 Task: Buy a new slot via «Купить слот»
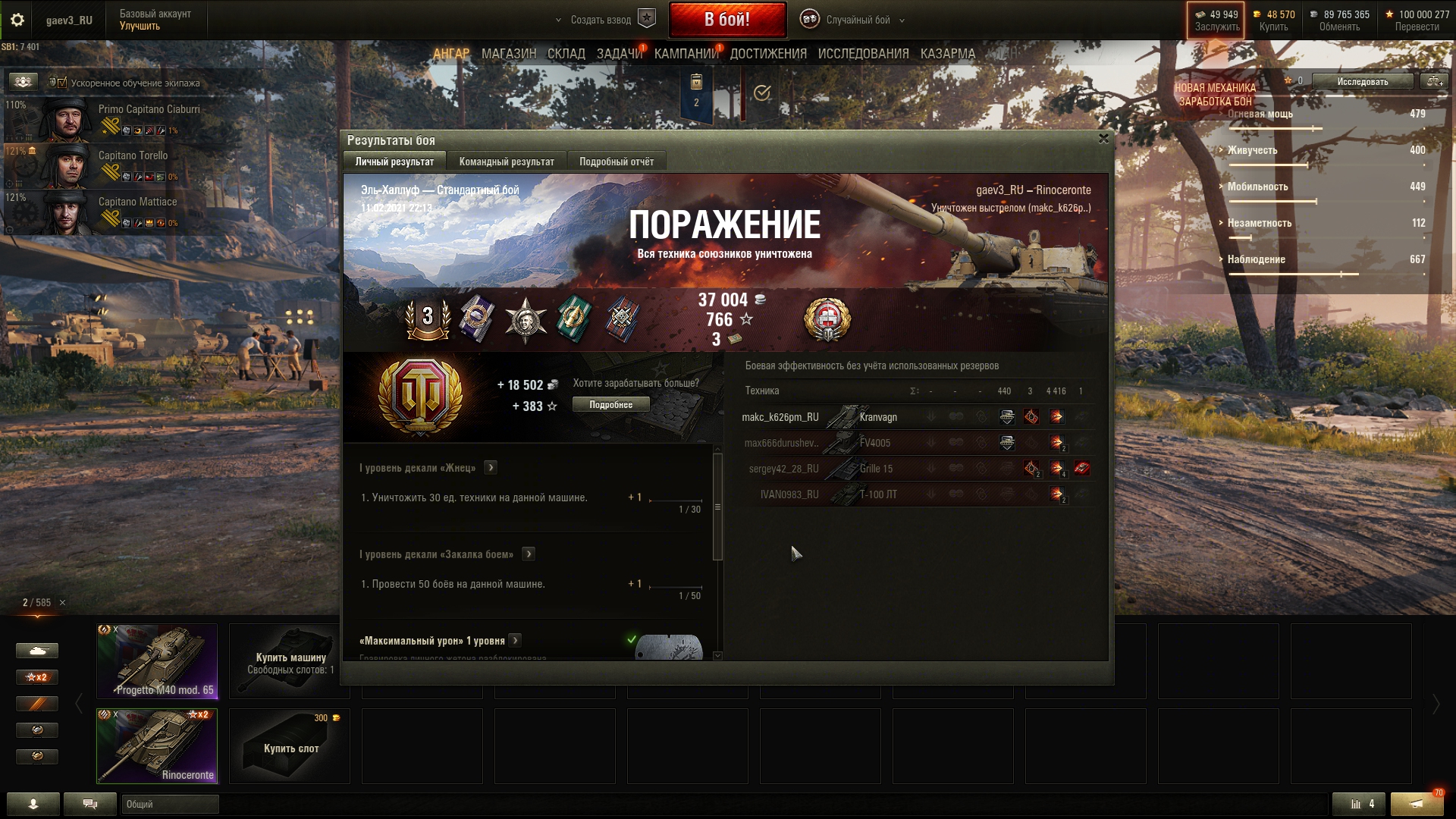pyautogui.click(x=290, y=746)
